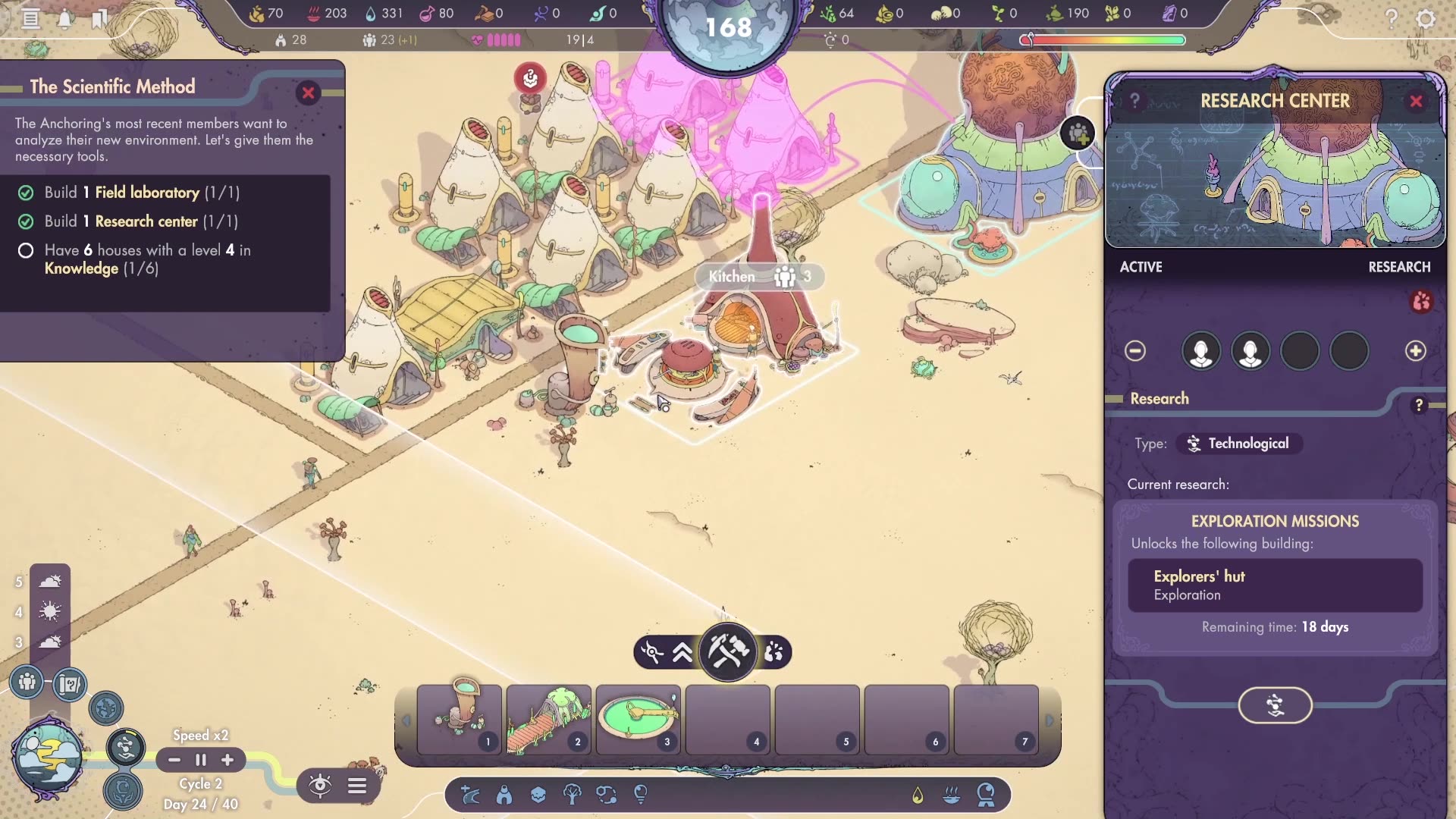The width and height of the screenshot is (1456, 819).
Task: Select the construction hammer tool
Action: pyautogui.click(x=726, y=652)
